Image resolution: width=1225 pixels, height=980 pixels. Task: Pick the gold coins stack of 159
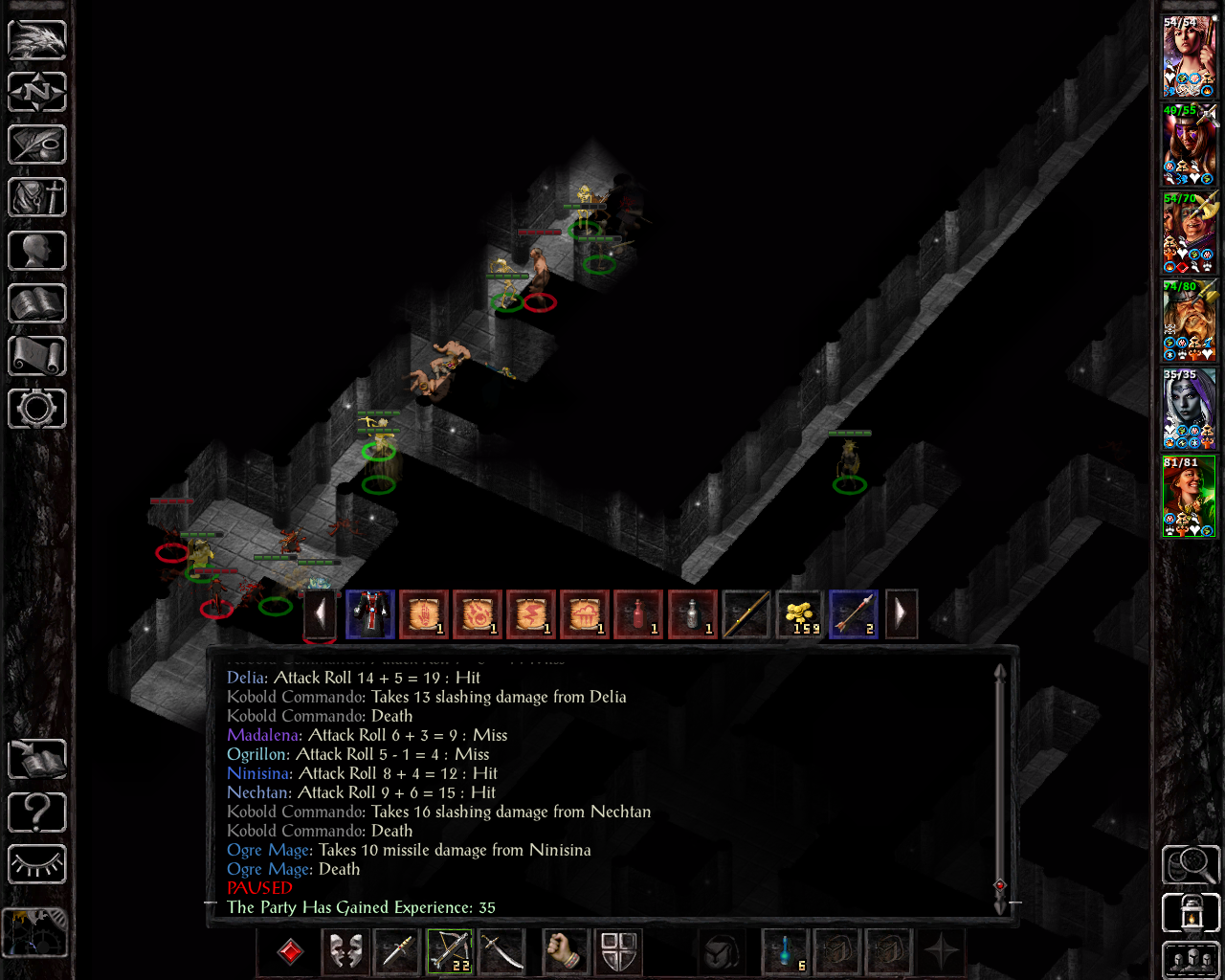tap(800, 614)
